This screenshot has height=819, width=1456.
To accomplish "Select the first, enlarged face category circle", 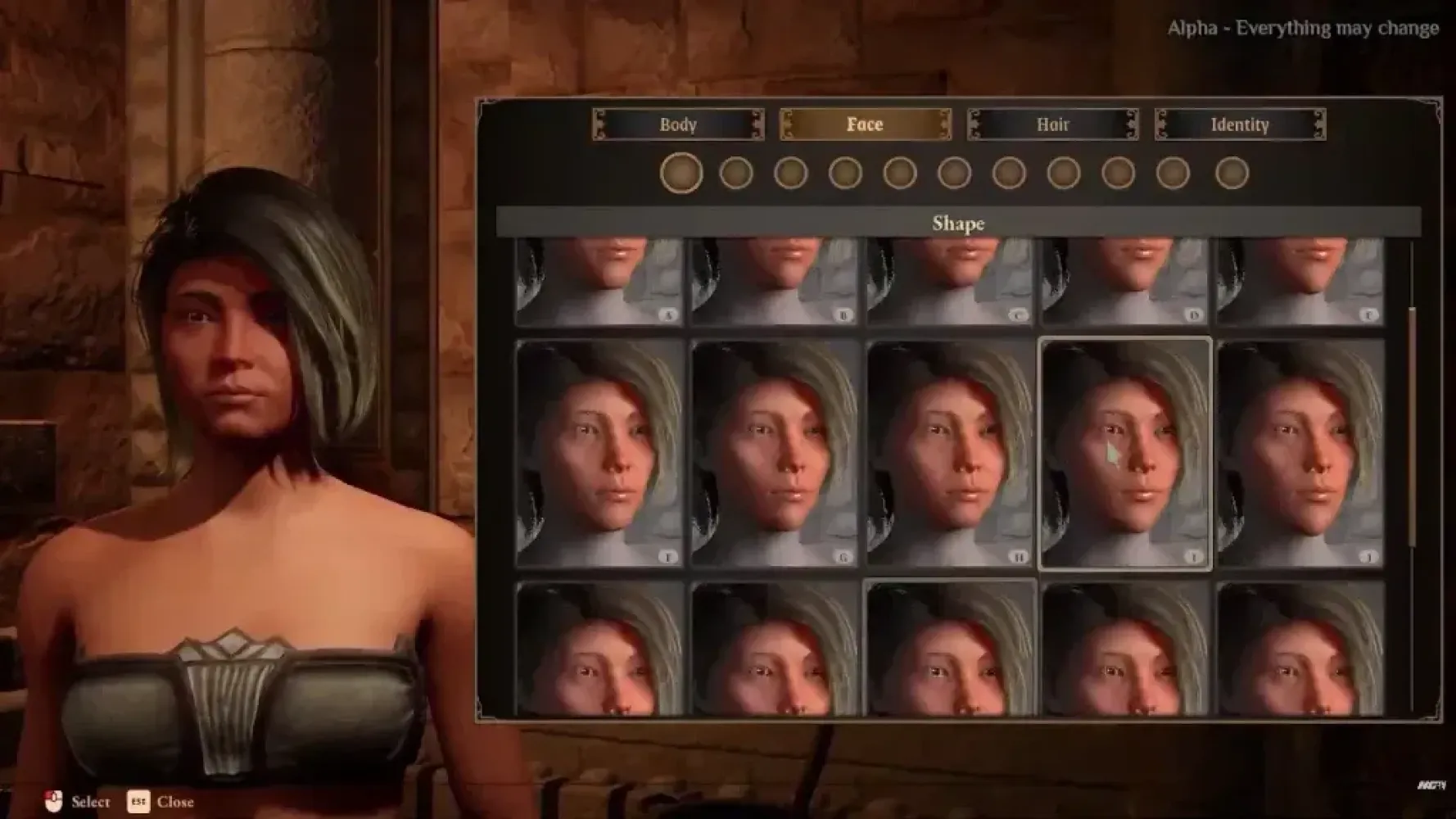I will [681, 173].
